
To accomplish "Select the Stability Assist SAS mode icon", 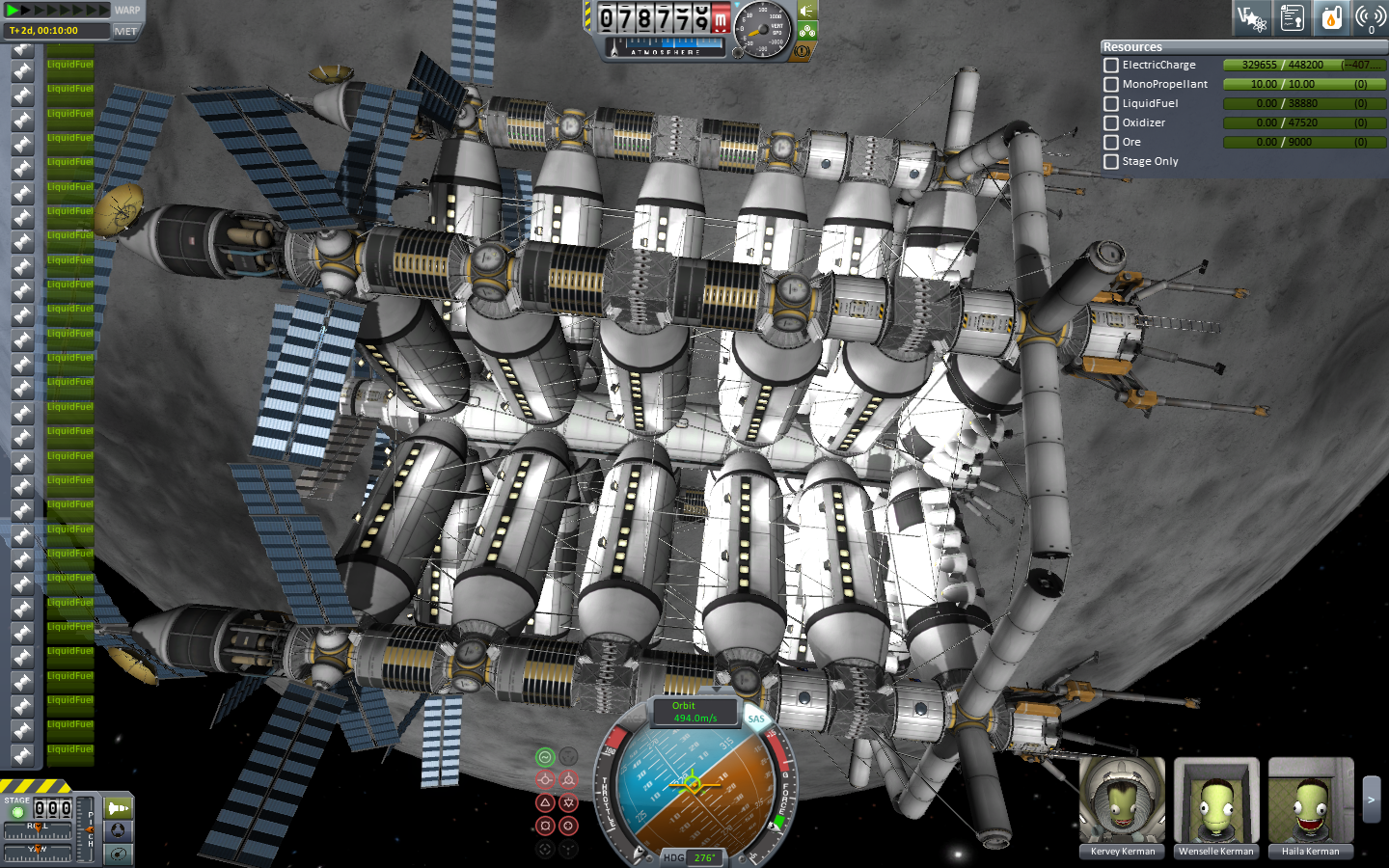I will pyautogui.click(x=544, y=755).
